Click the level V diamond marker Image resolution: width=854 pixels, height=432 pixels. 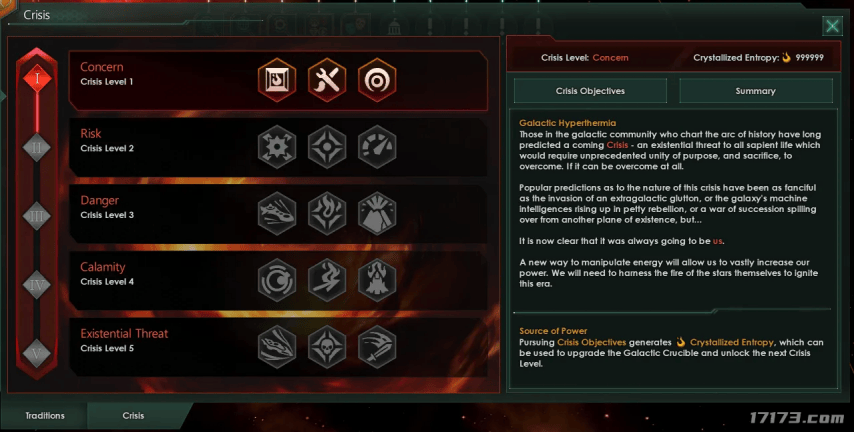click(37, 353)
